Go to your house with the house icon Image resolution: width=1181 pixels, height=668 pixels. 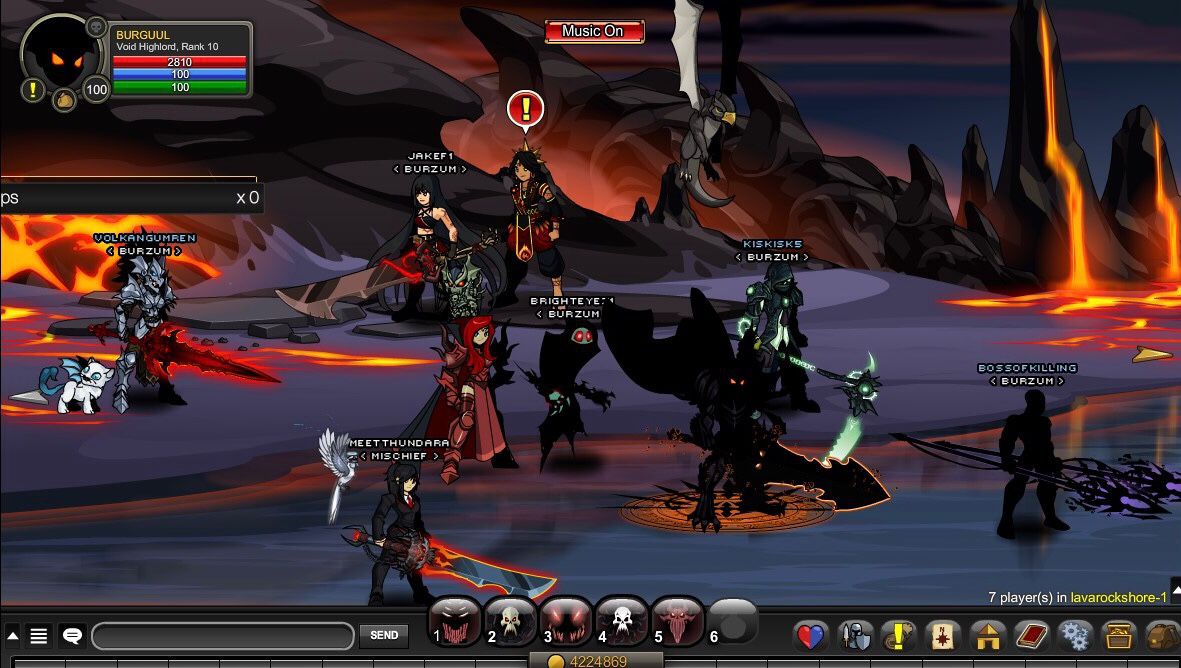[x=987, y=635]
